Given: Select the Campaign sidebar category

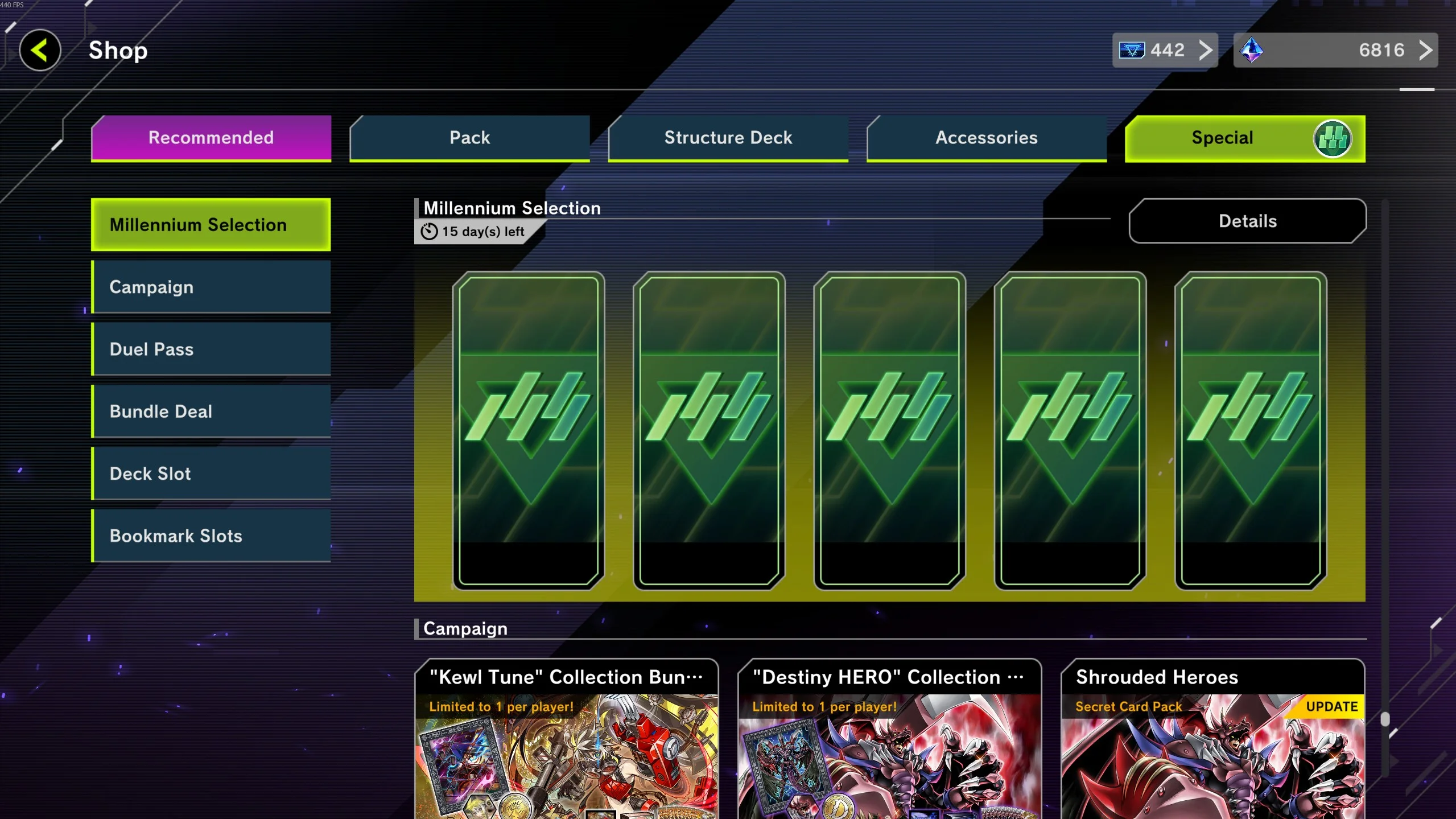Looking at the screenshot, I should 211,287.
